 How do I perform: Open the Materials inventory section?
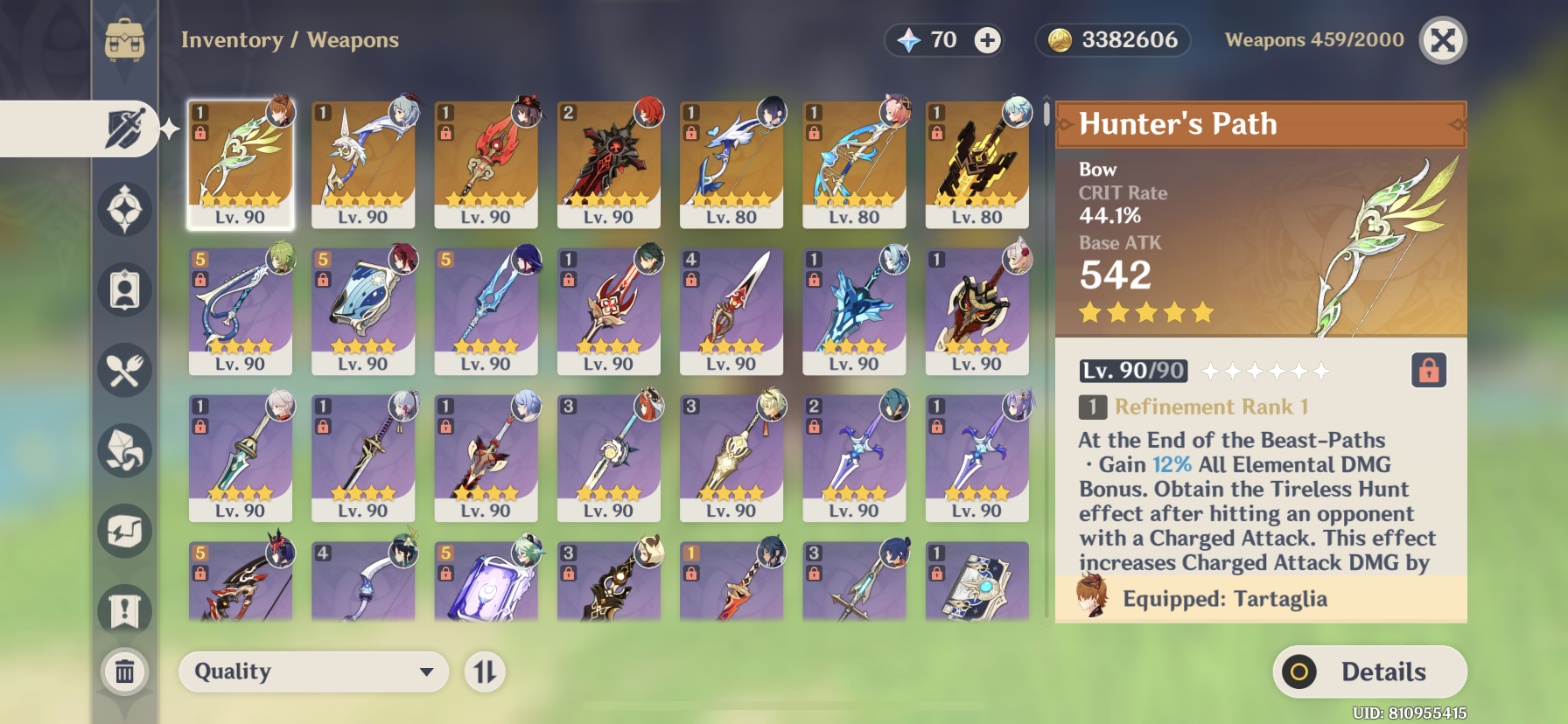[x=125, y=450]
